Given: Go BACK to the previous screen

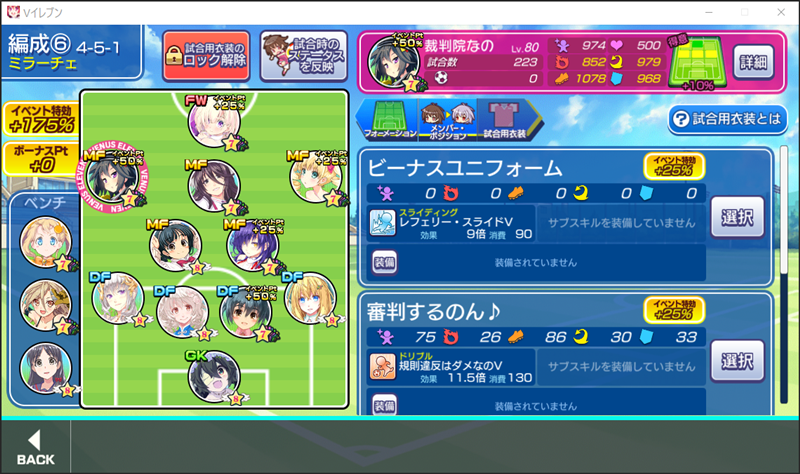Looking at the screenshot, I should coord(35,447).
